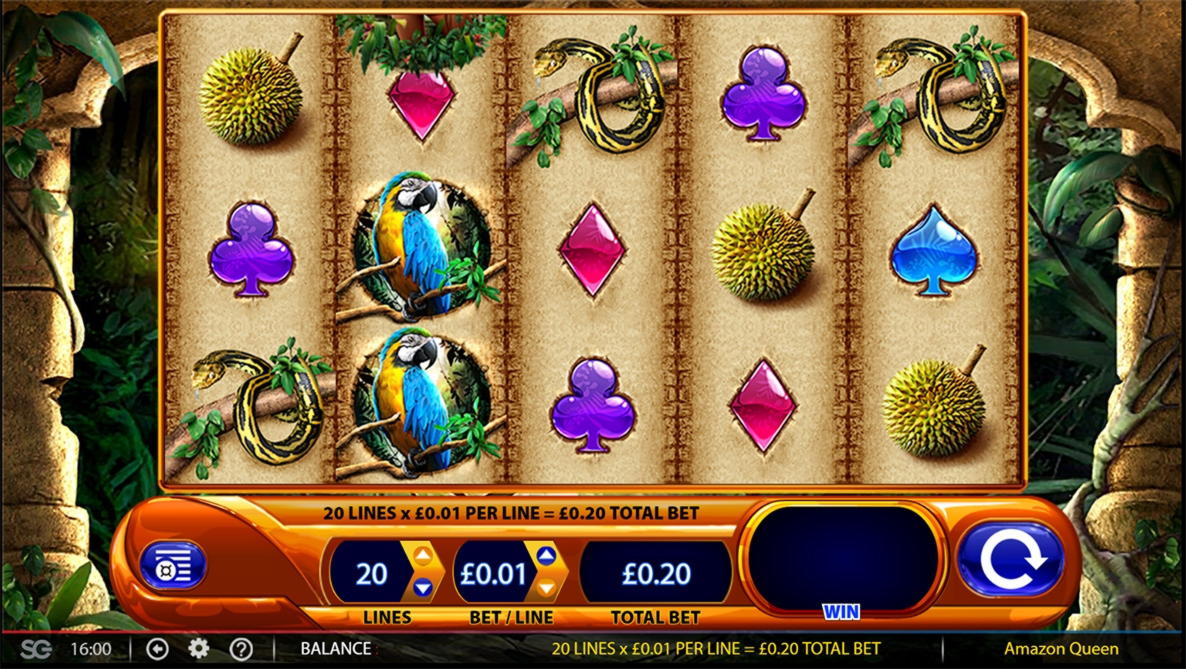
Task: Click the SG logo in the bottom bar
Action: [36, 648]
